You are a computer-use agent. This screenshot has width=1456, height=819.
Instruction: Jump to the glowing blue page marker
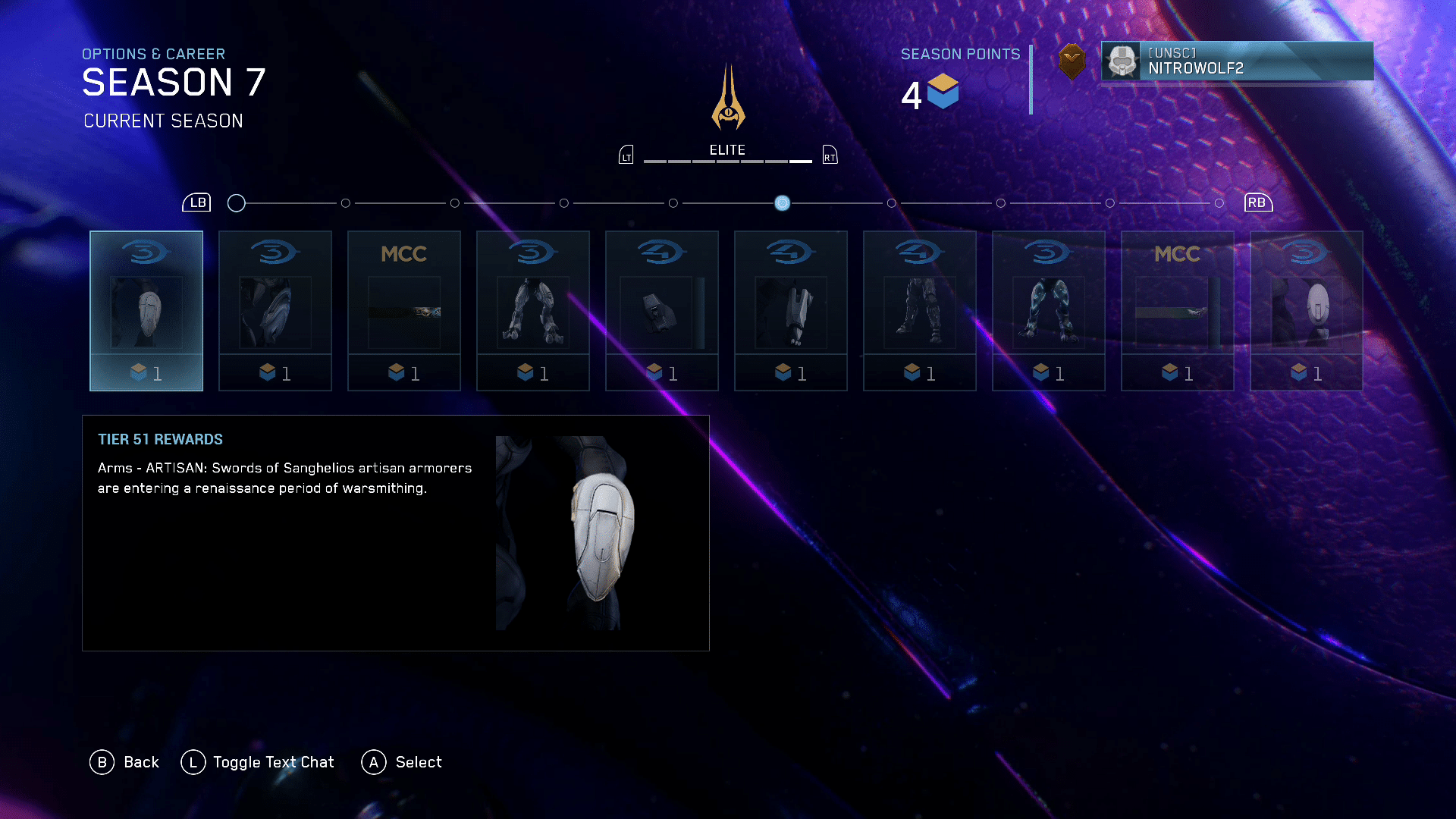(782, 203)
